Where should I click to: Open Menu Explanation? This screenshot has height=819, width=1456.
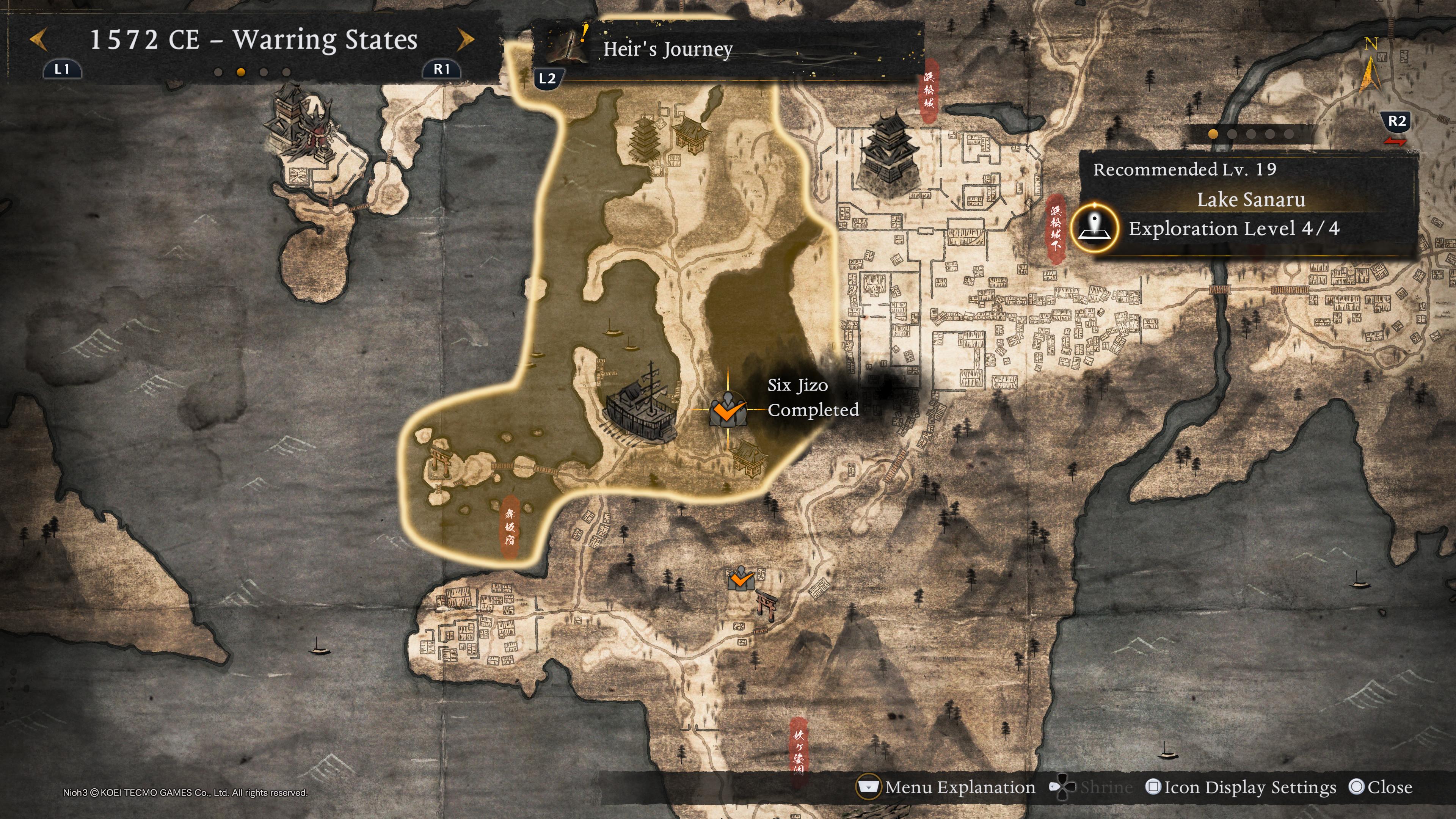click(x=947, y=788)
